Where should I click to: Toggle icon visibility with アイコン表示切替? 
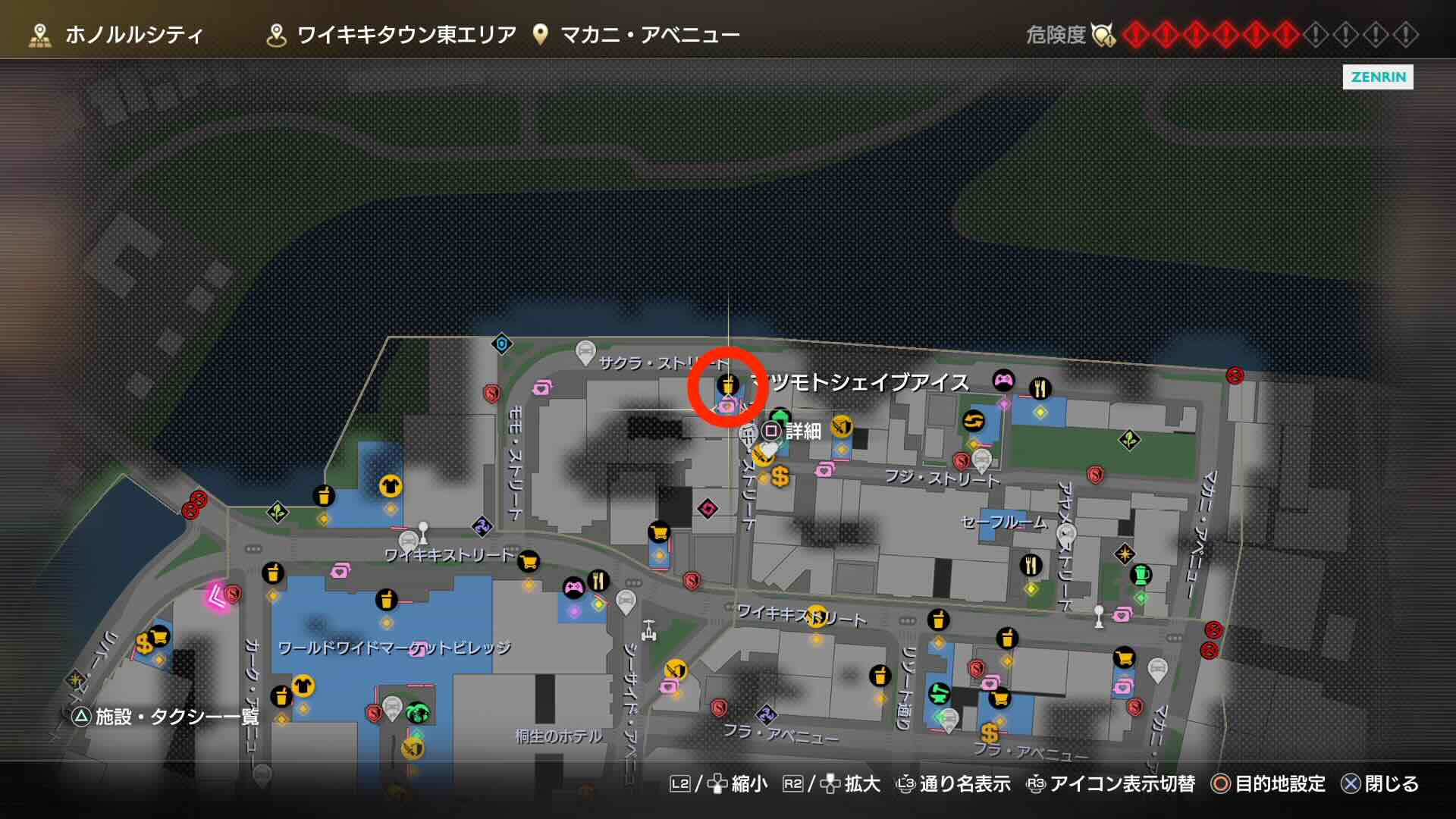click(x=1121, y=785)
